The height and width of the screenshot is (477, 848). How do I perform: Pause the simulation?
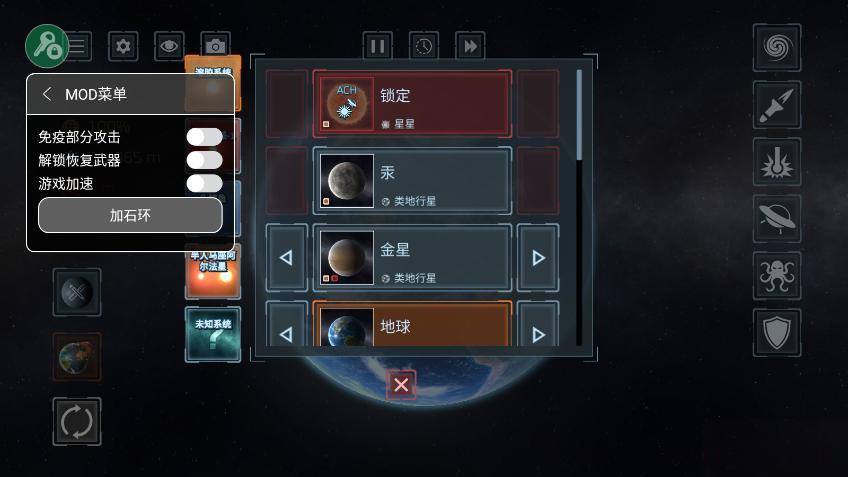[x=377, y=46]
